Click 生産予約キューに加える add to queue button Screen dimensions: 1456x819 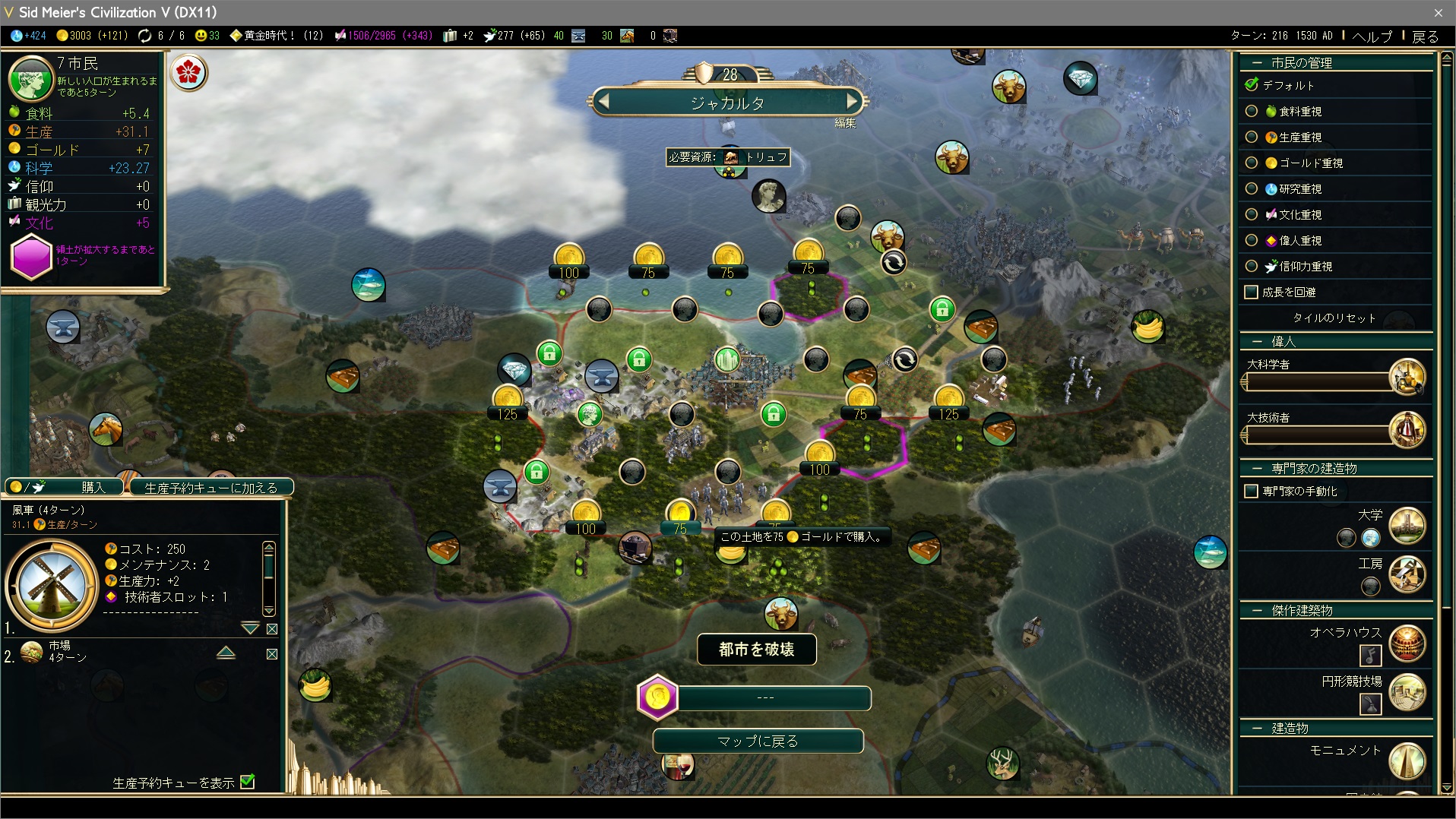point(210,487)
